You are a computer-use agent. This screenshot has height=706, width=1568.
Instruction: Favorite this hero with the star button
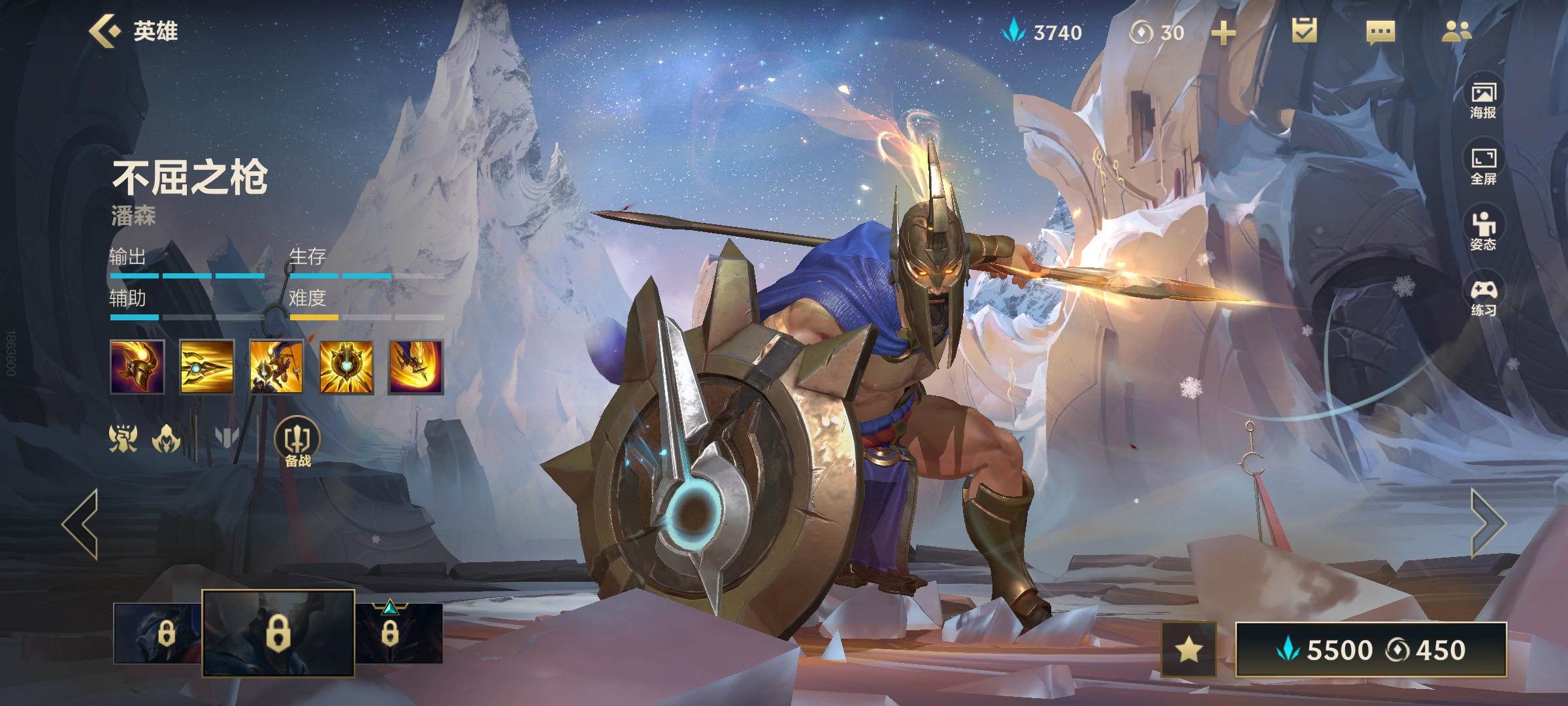pyautogui.click(x=1188, y=649)
